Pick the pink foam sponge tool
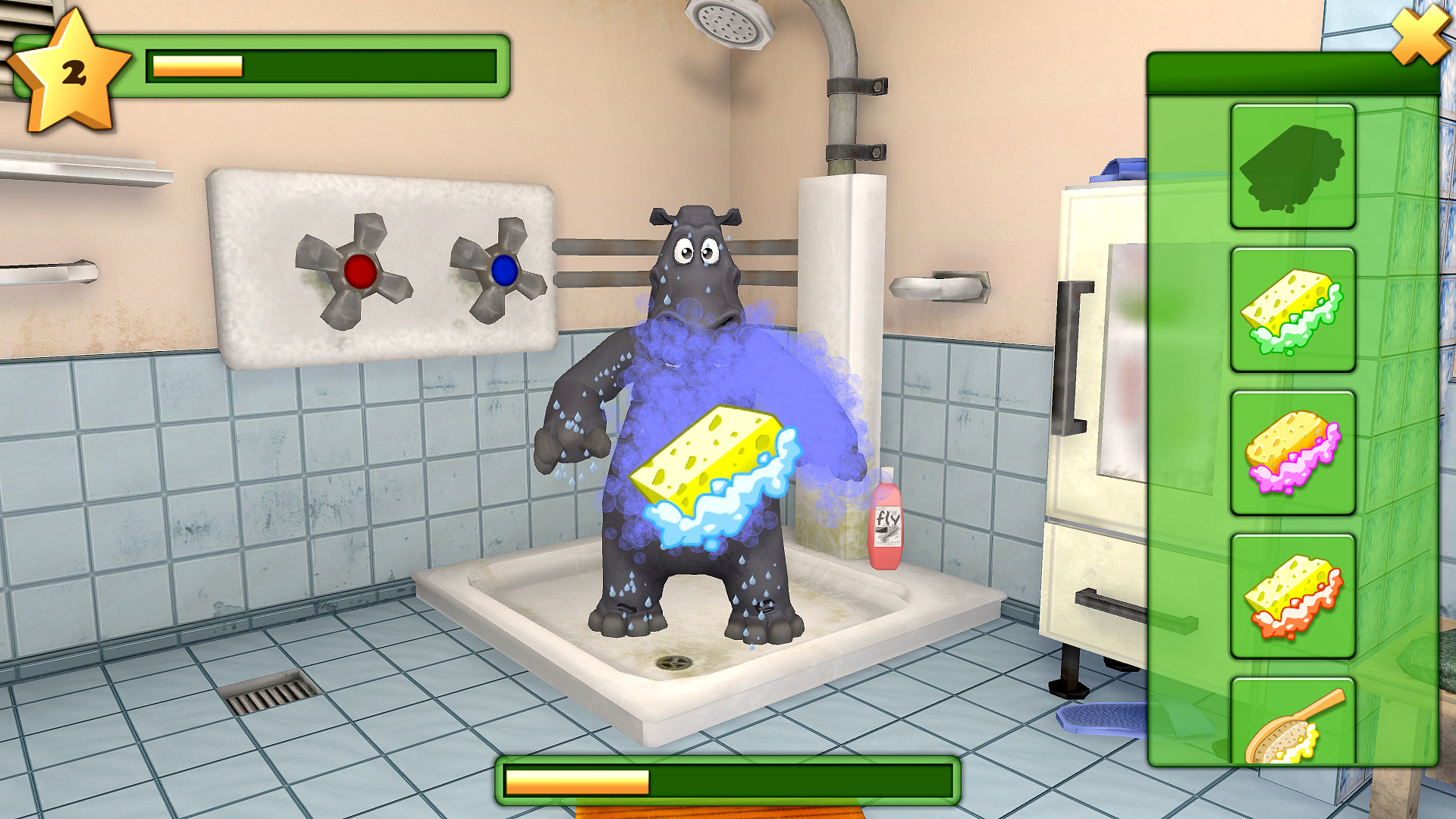Viewport: 1456px width, 819px height. coord(1293,455)
